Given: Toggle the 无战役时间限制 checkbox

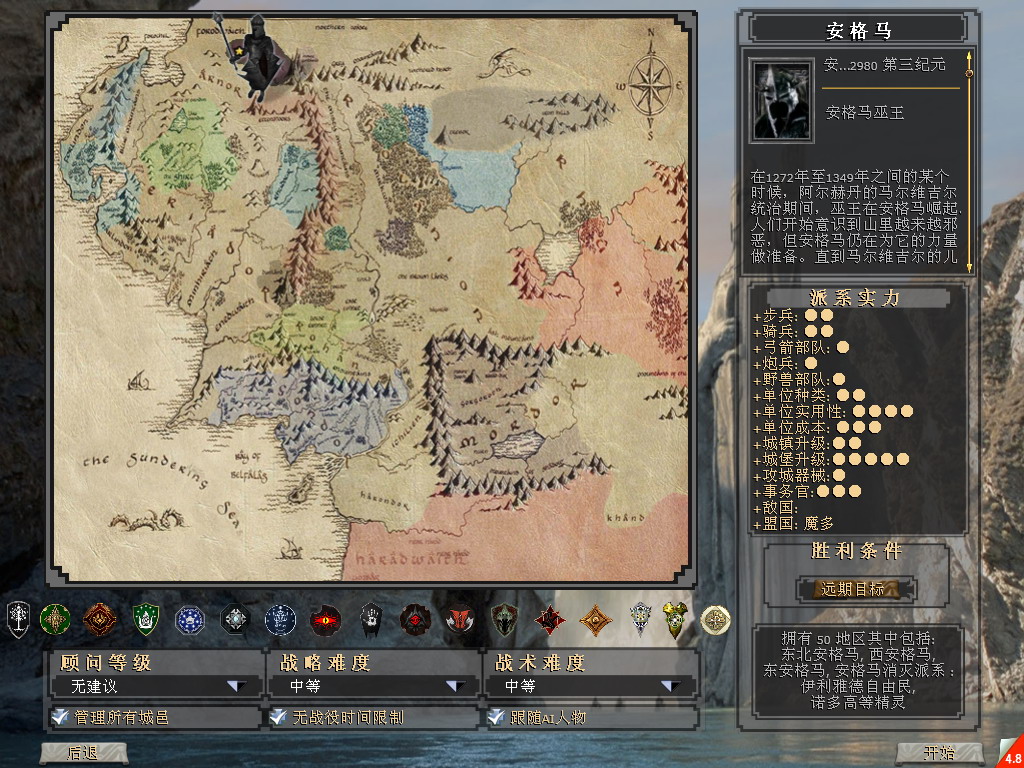Looking at the screenshot, I should [x=278, y=717].
